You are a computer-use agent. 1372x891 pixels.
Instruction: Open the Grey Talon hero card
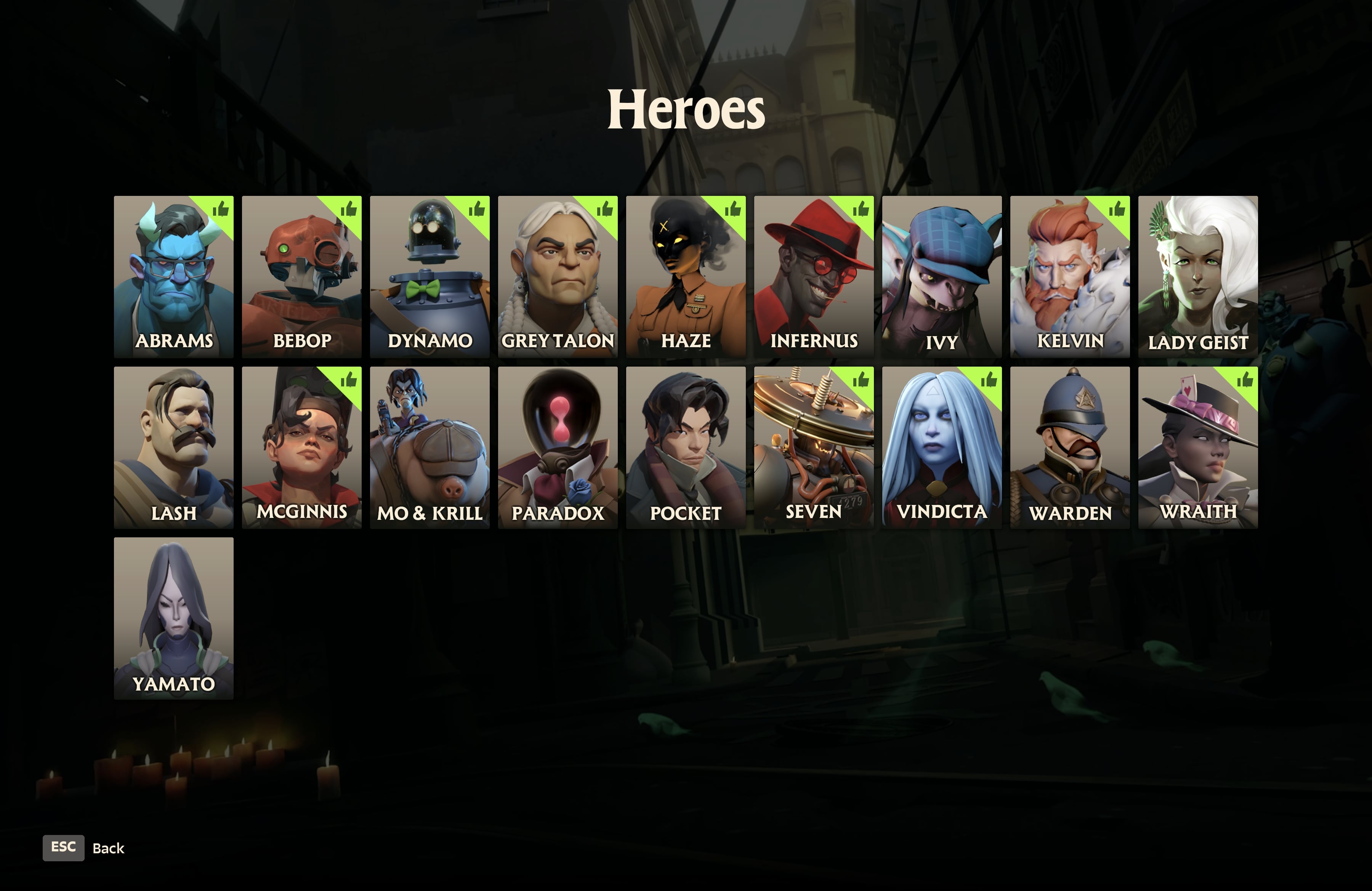point(558,277)
